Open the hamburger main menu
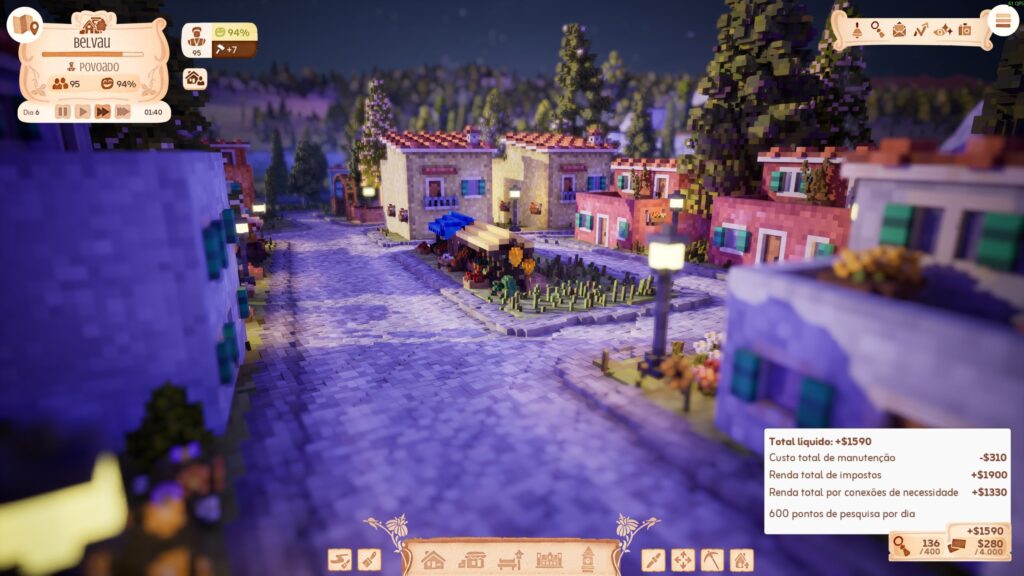The image size is (1024, 576). pos(1003,20)
